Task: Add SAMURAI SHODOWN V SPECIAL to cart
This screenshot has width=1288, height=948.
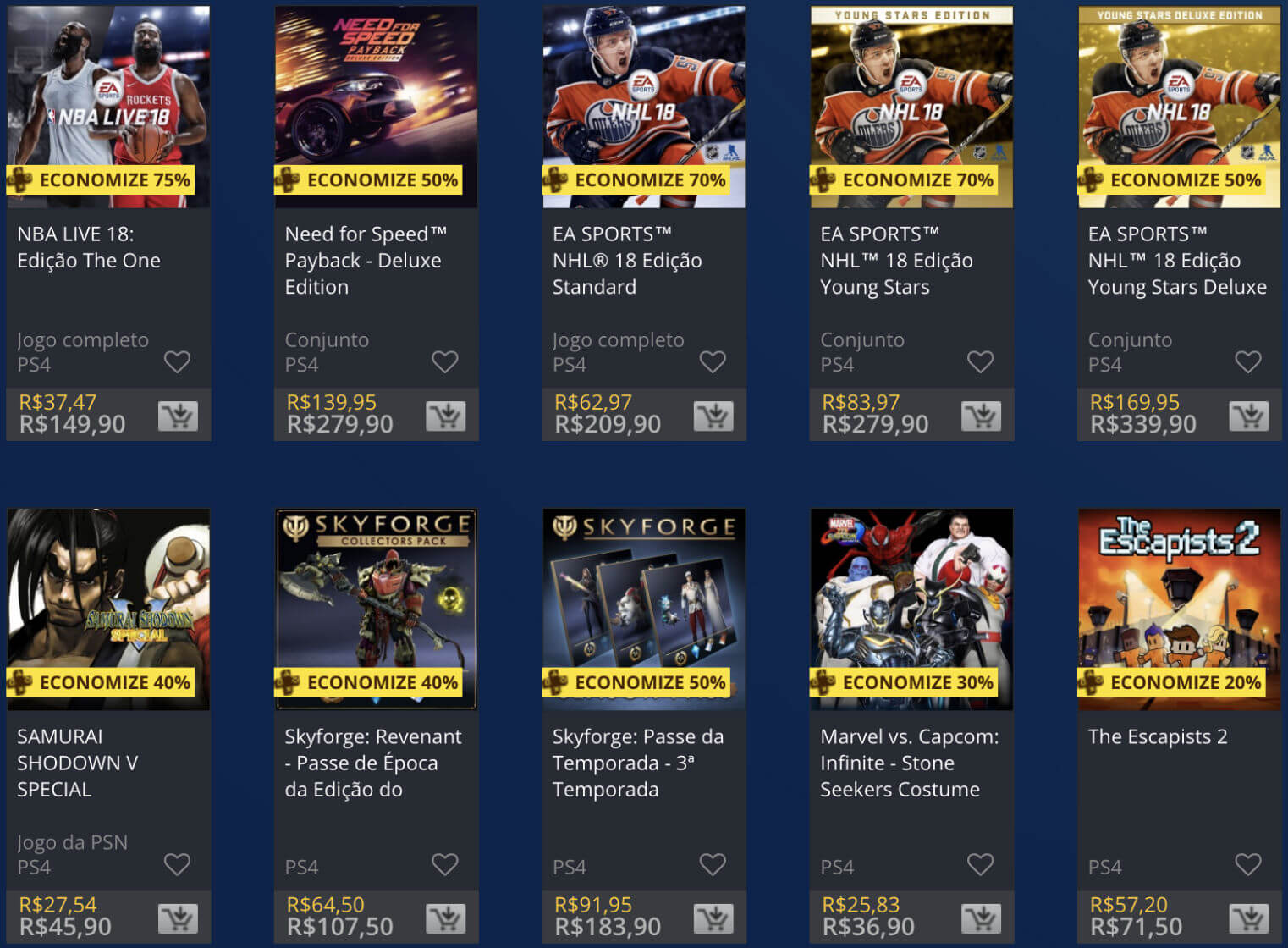Action: point(178,917)
